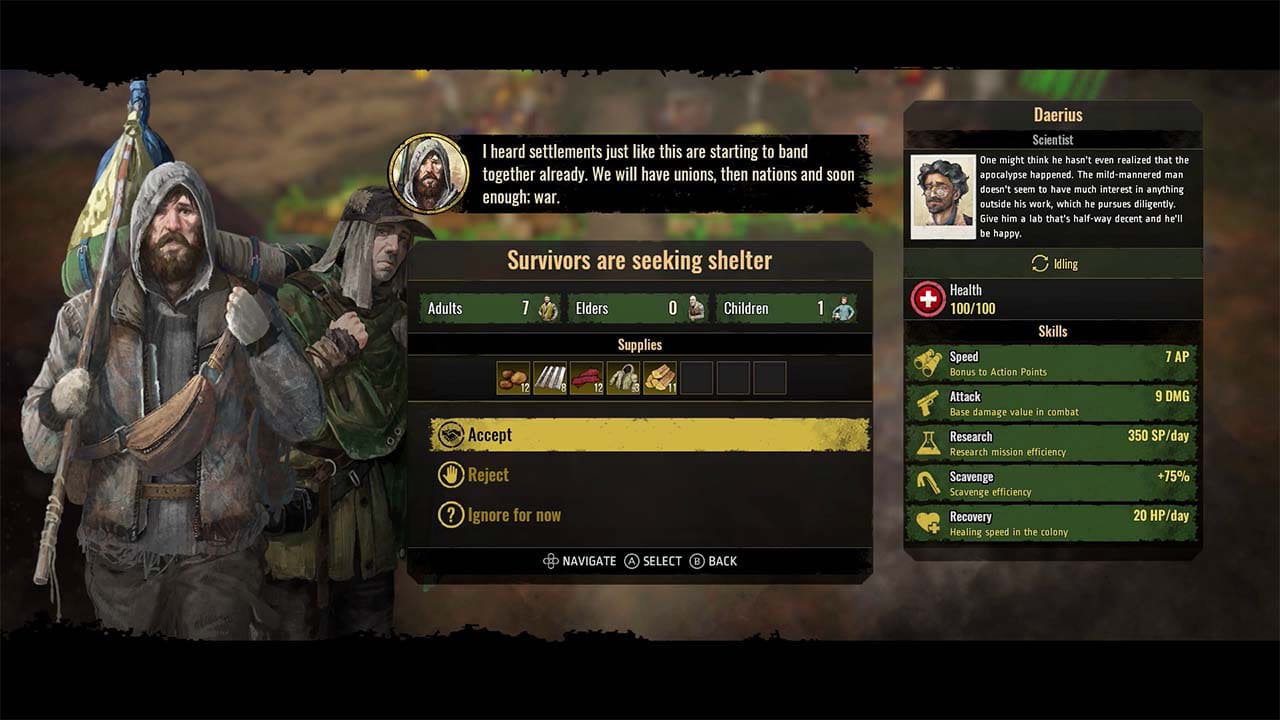
Task: Reject the survivors seeking shelter
Action: point(487,476)
